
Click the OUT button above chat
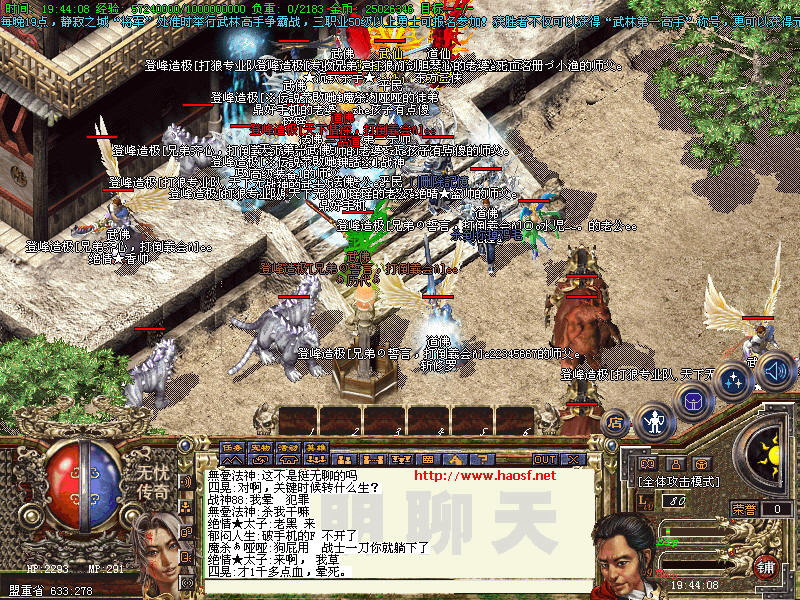544,459
